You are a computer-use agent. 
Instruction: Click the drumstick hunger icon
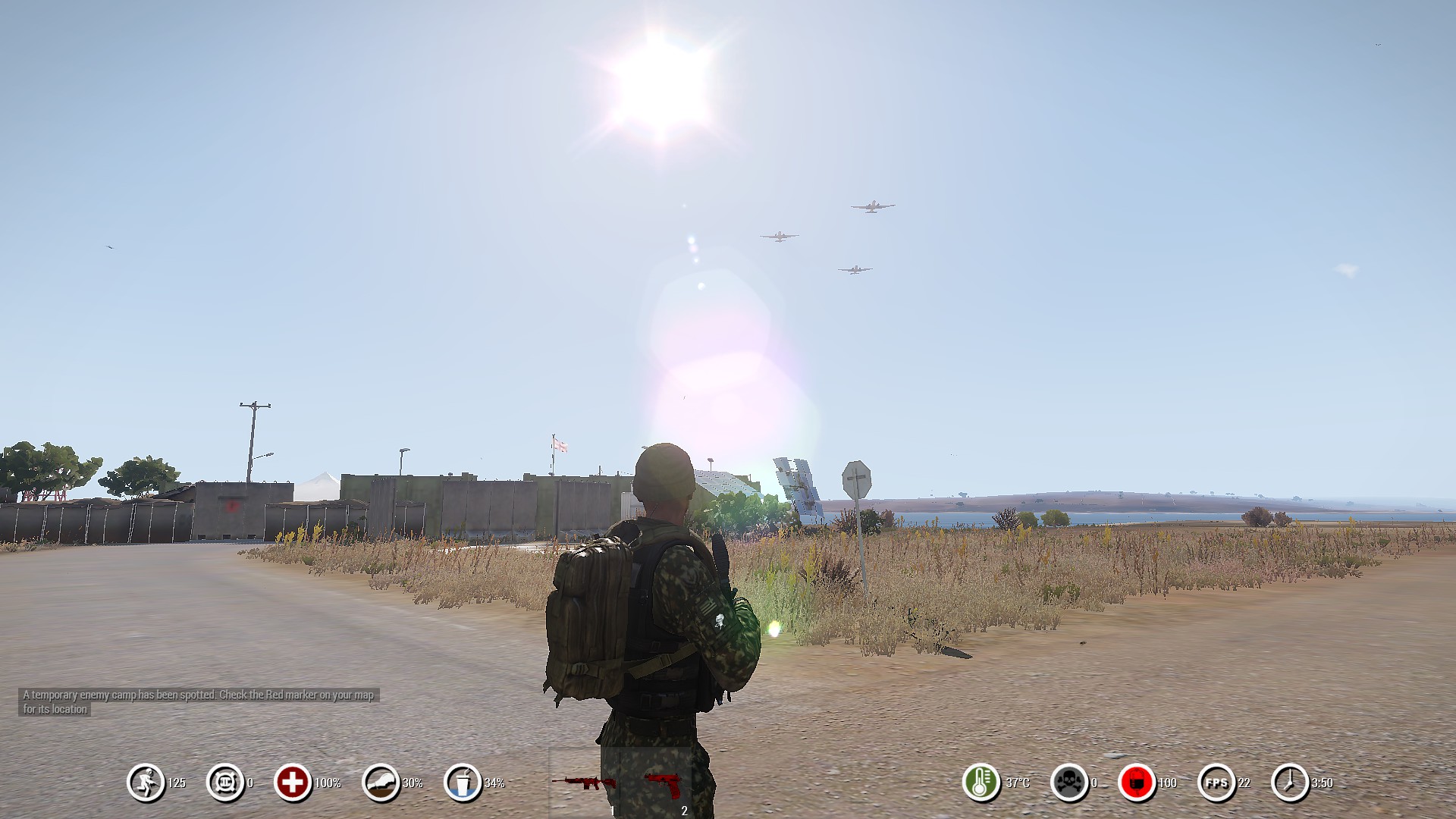coord(381,783)
